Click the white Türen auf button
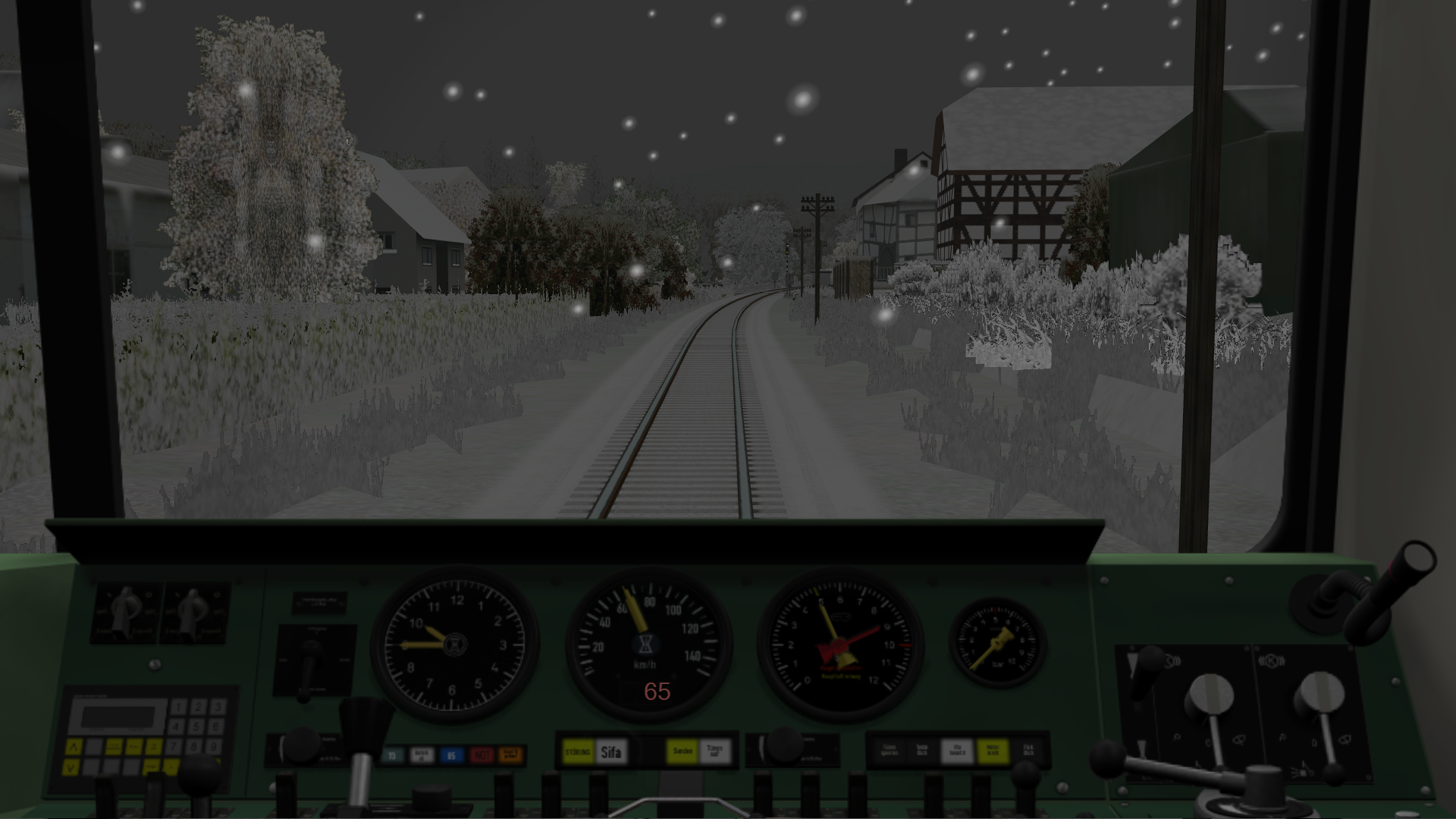Image resolution: width=1456 pixels, height=819 pixels. [714, 752]
